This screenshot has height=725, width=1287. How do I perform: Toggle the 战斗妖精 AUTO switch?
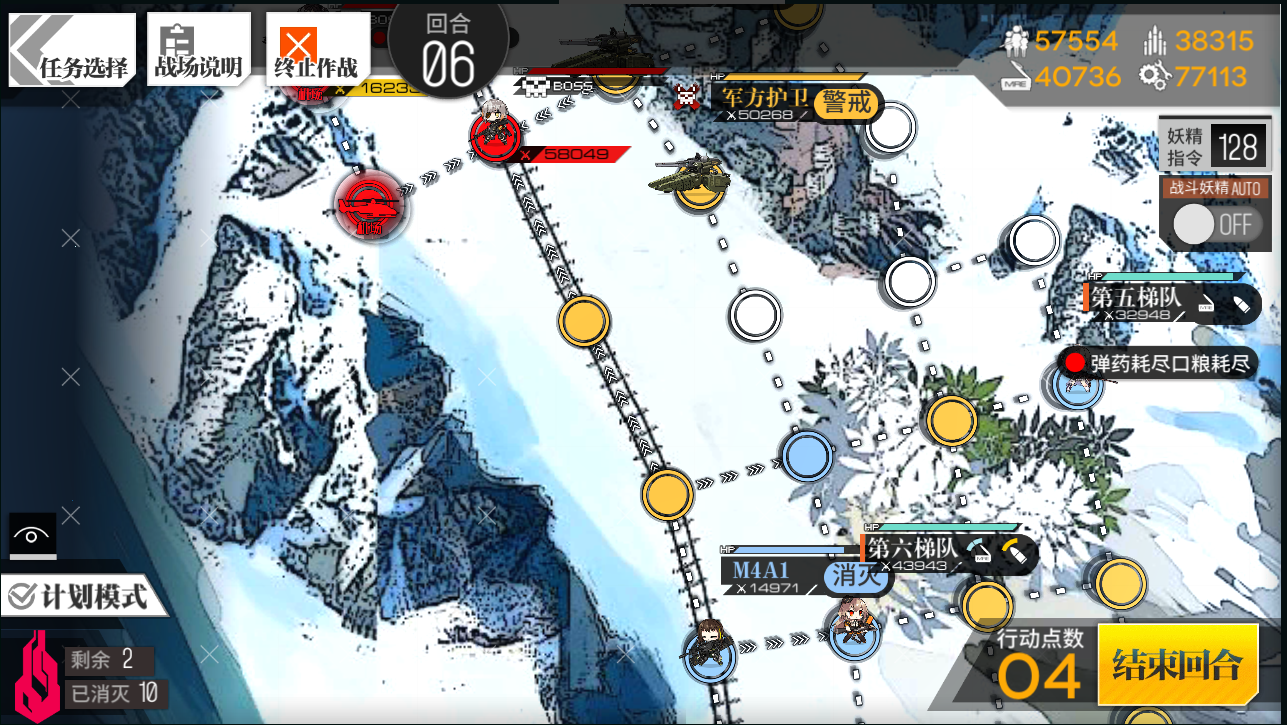(x=1214, y=224)
